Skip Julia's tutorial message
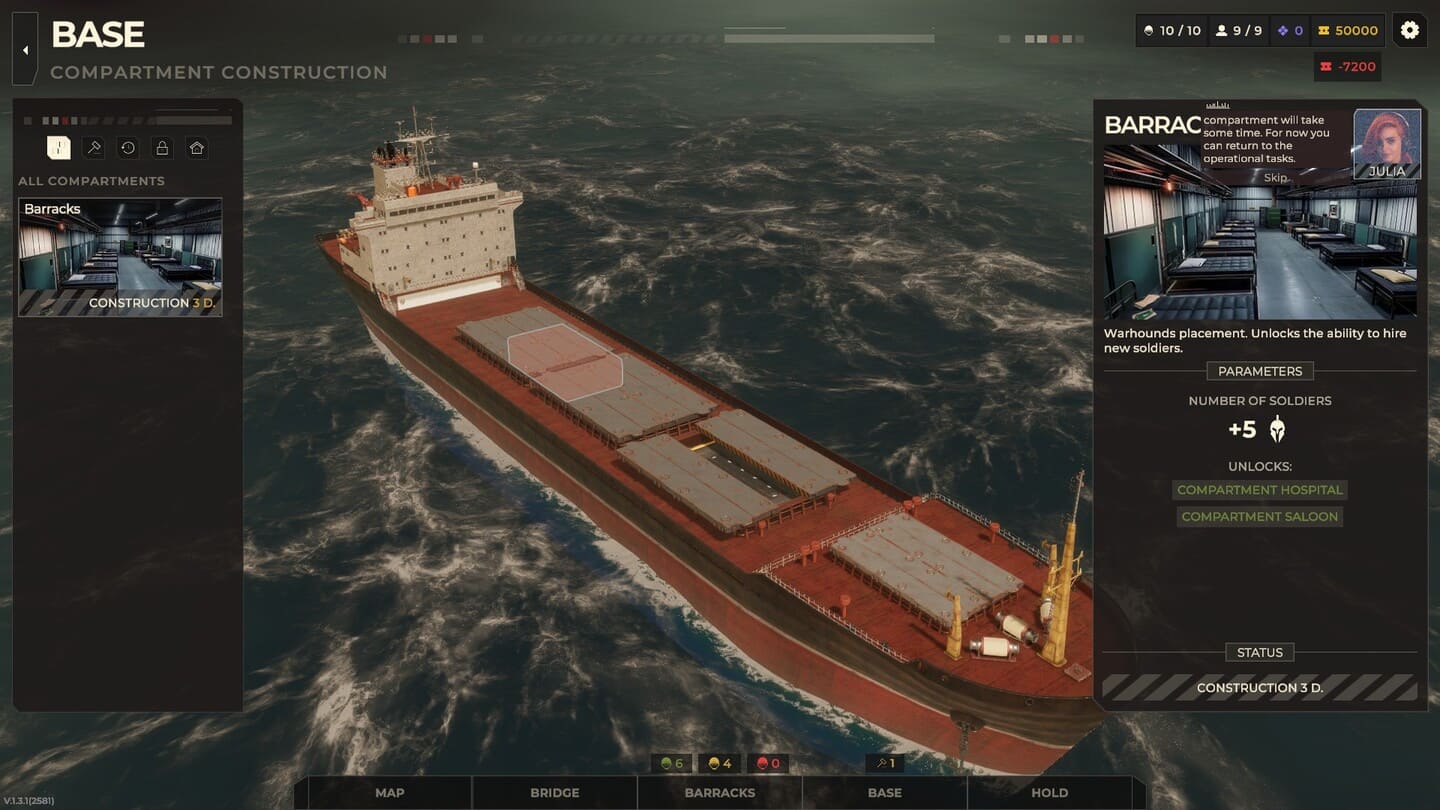Screen dimensions: 1440x810 [1275, 177]
